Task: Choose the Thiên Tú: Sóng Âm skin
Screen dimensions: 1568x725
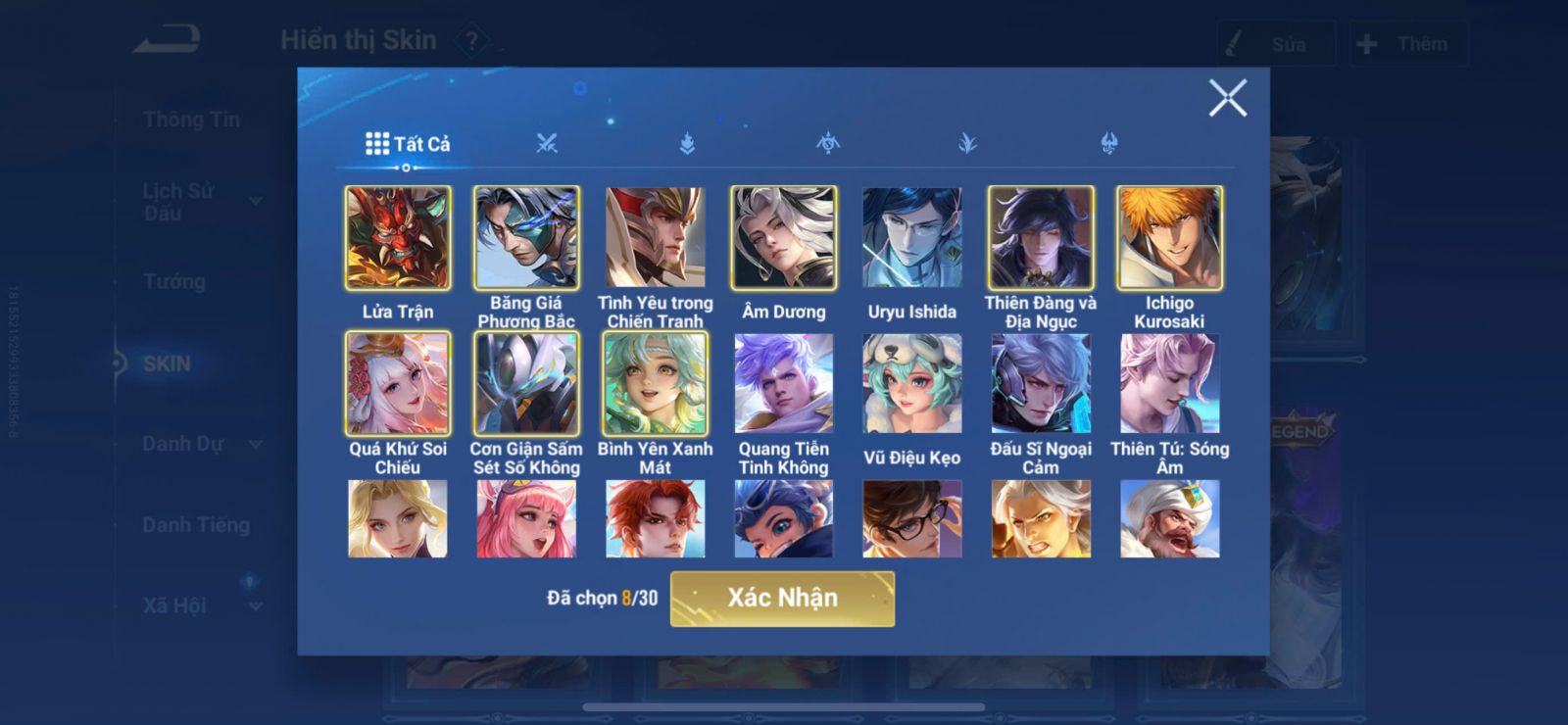Action: click(x=1169, y=383)
